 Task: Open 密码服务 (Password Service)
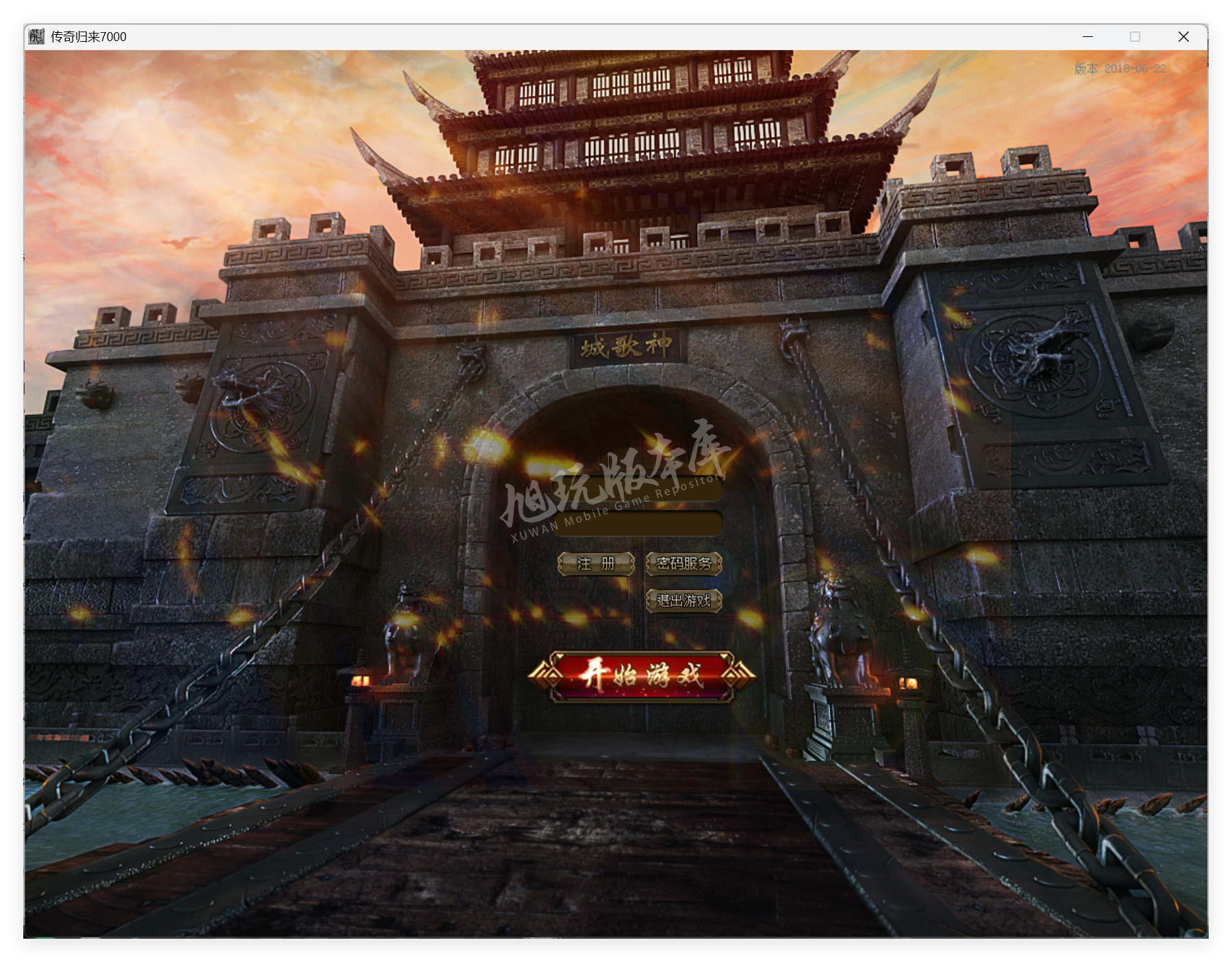(684, 564)
